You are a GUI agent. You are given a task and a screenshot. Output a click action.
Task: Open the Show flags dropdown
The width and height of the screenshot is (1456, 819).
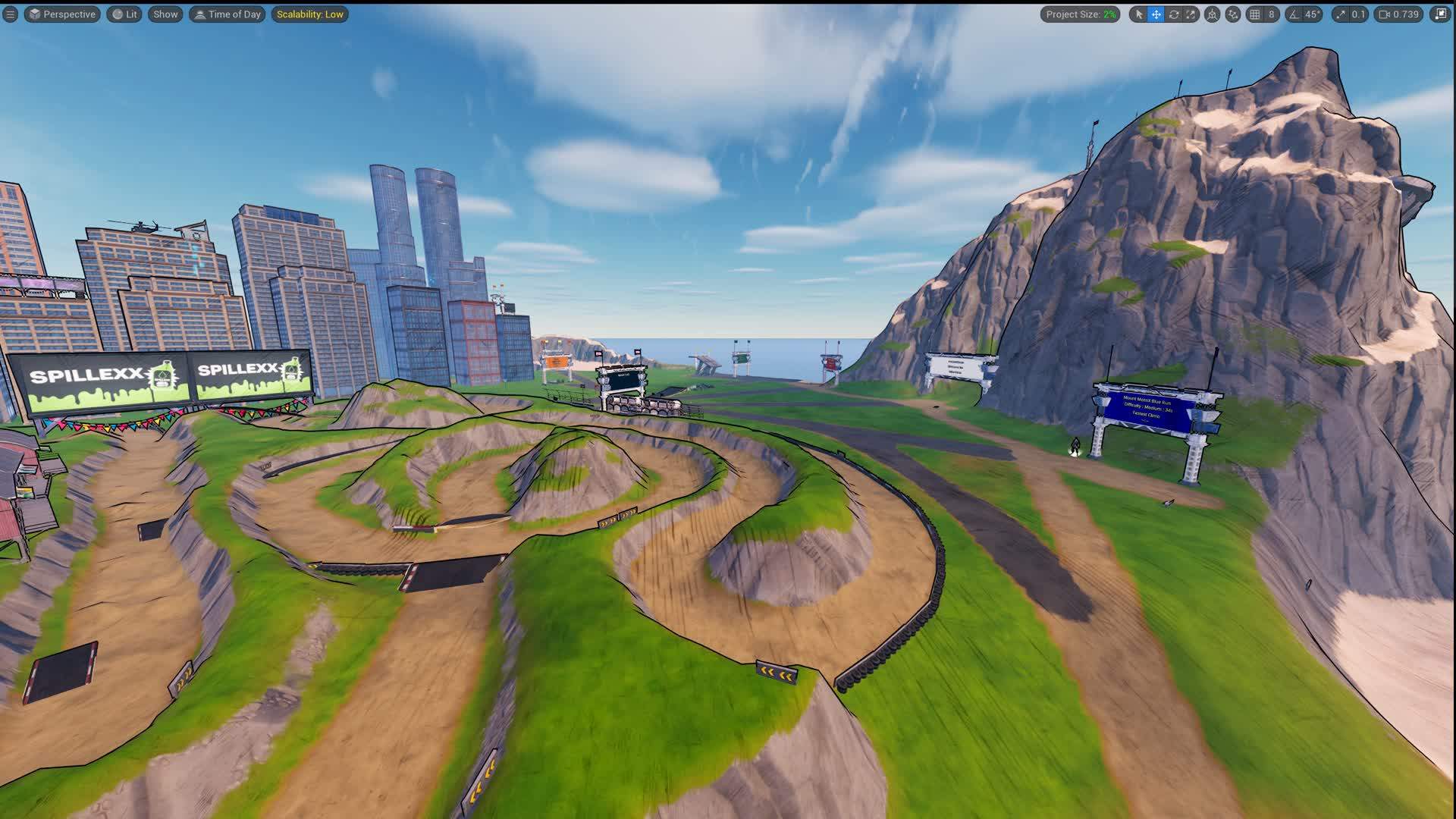pos(165,14)
